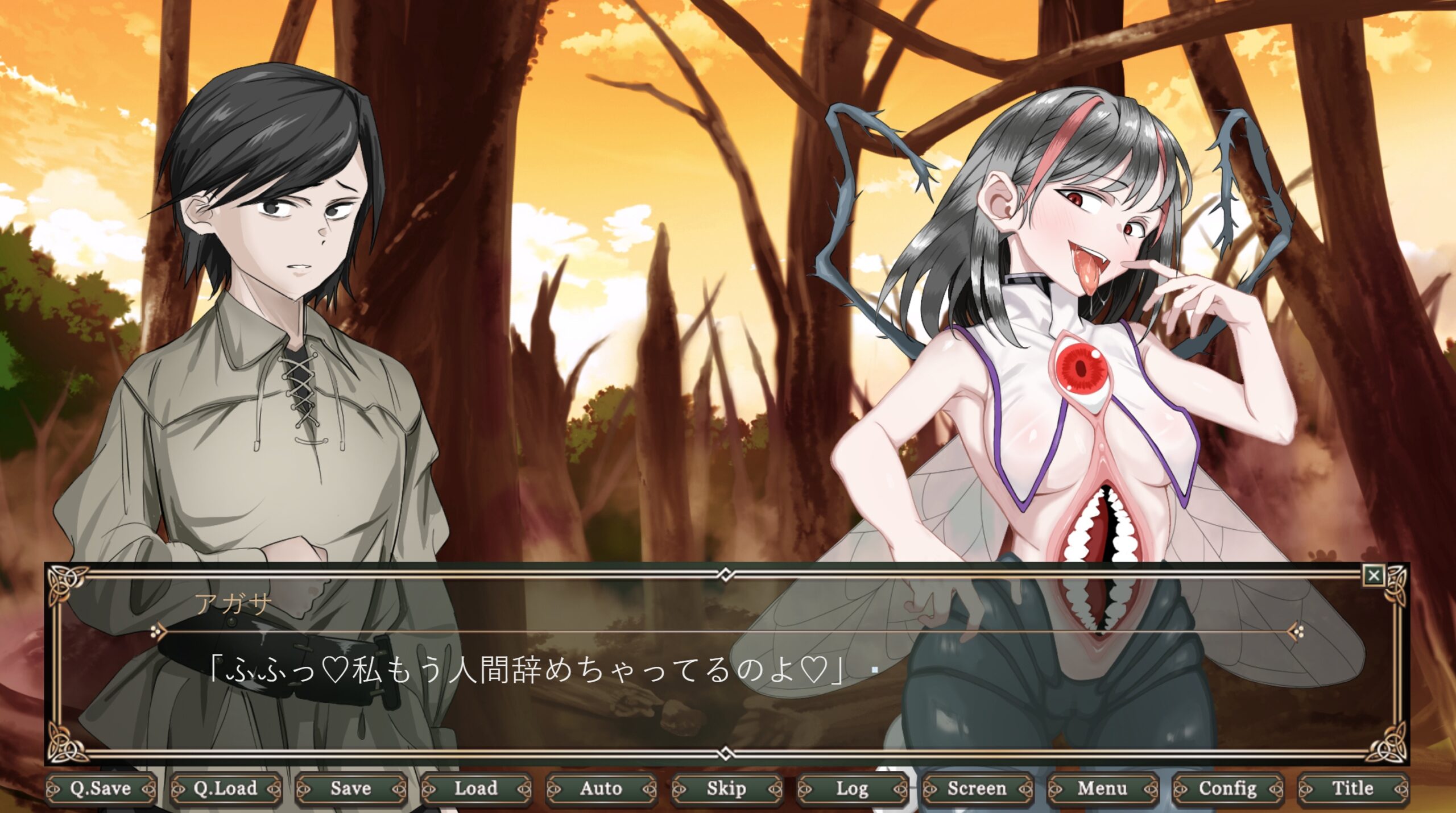Select the Screen button
1456x813 pixels.
pos(977,789)
